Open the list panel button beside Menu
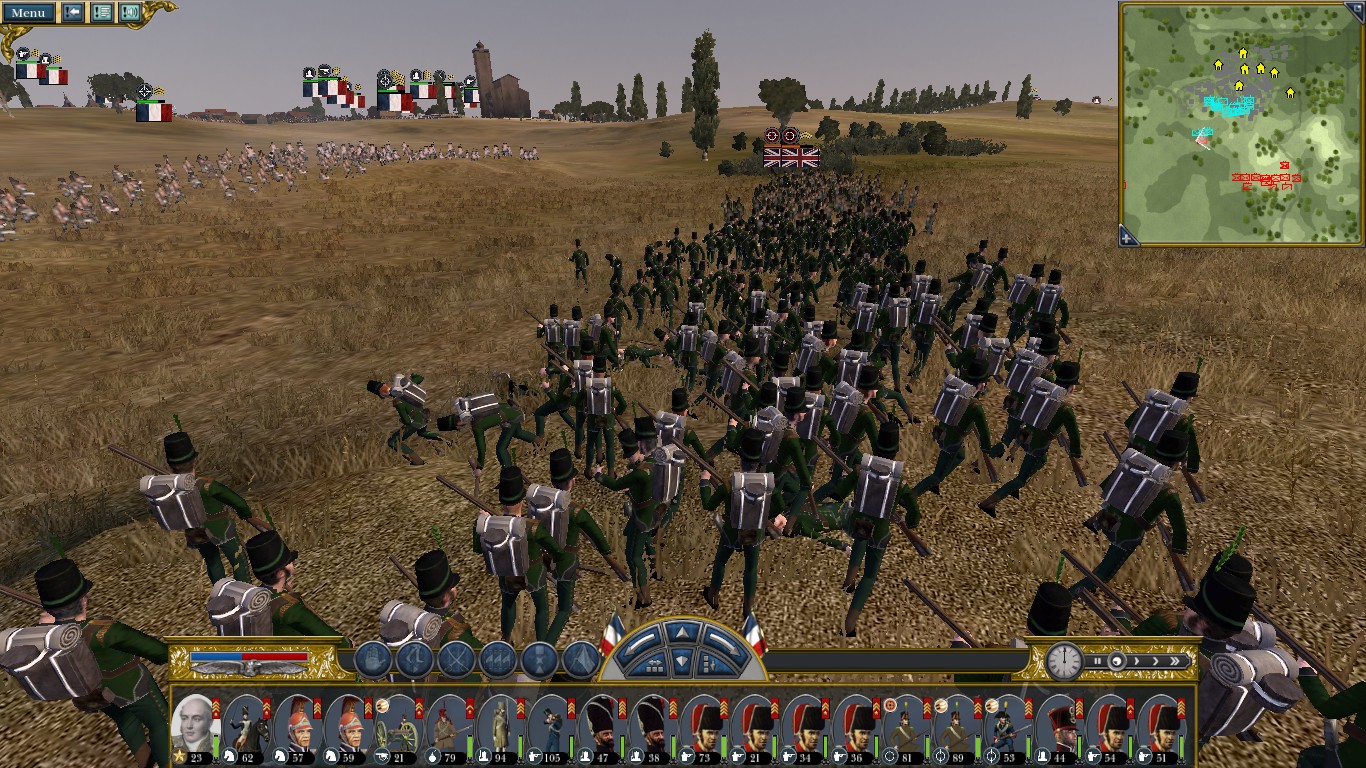The height and width of the screenshot is (768, 1366). click(102, 13)
